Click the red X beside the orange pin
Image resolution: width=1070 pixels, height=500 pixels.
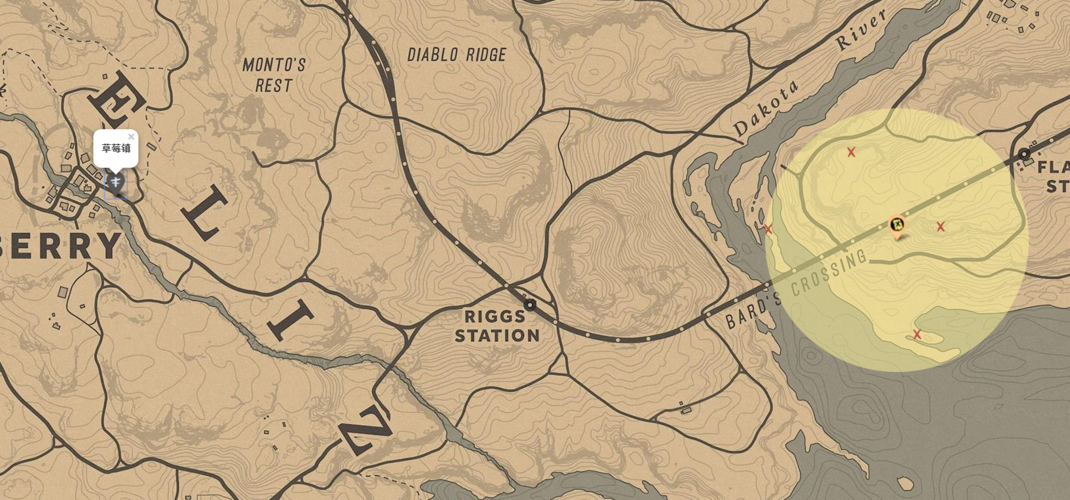pos(940,227)
